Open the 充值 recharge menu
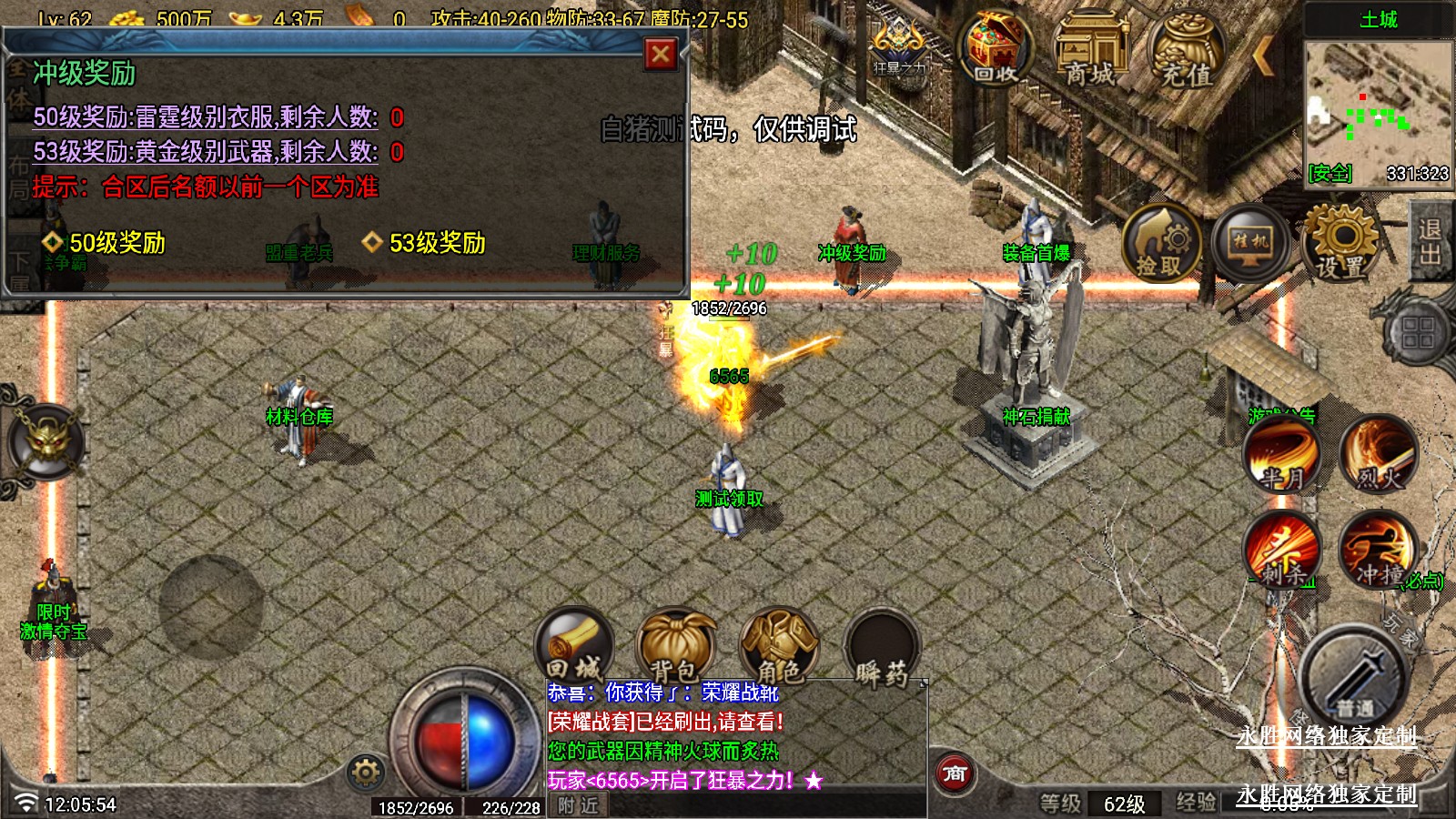 1186,52
